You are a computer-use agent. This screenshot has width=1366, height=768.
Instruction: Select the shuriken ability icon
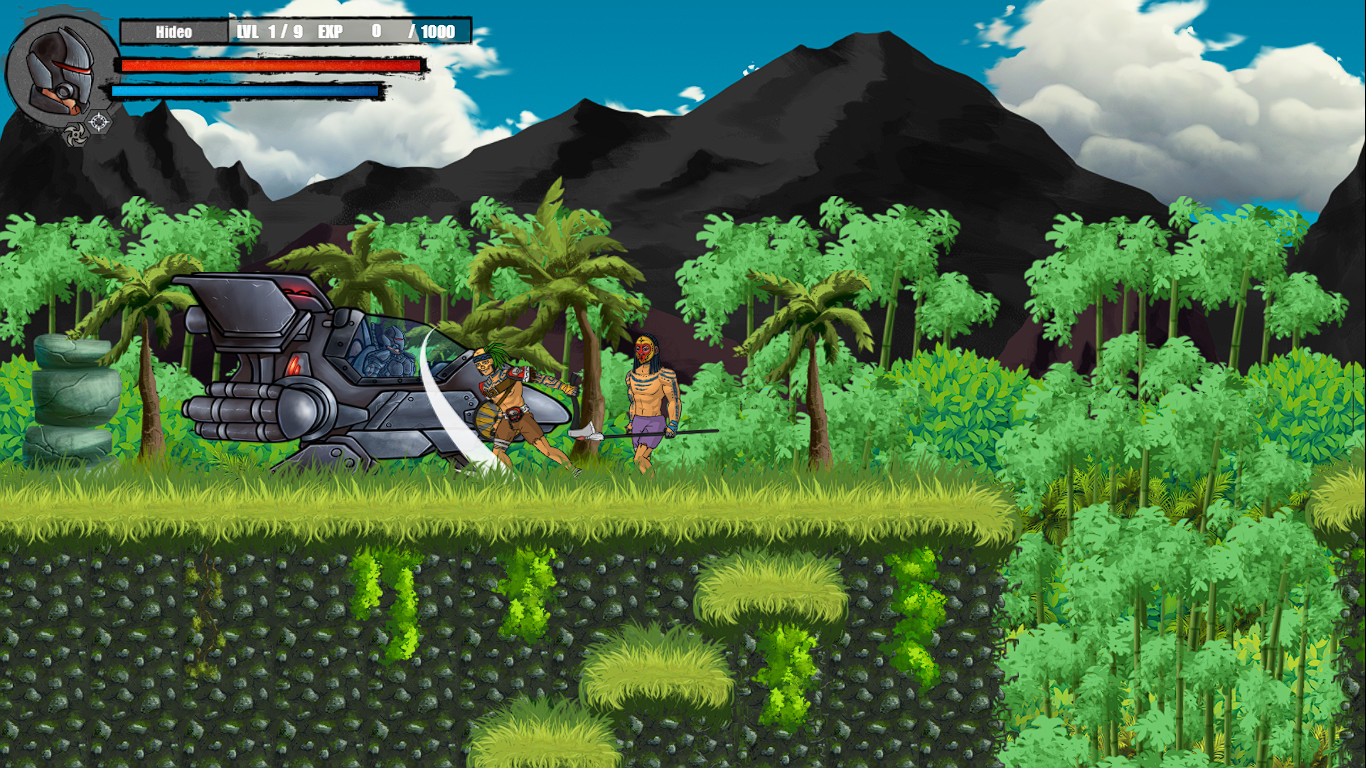point(75,133)
